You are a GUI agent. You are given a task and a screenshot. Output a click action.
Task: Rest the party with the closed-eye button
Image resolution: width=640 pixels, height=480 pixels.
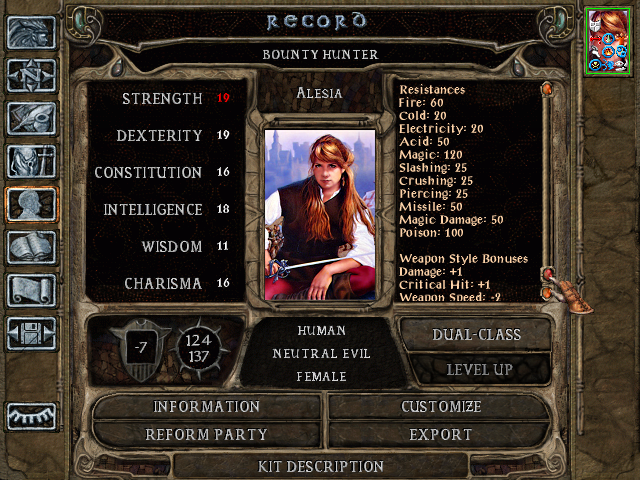point(31,415)
